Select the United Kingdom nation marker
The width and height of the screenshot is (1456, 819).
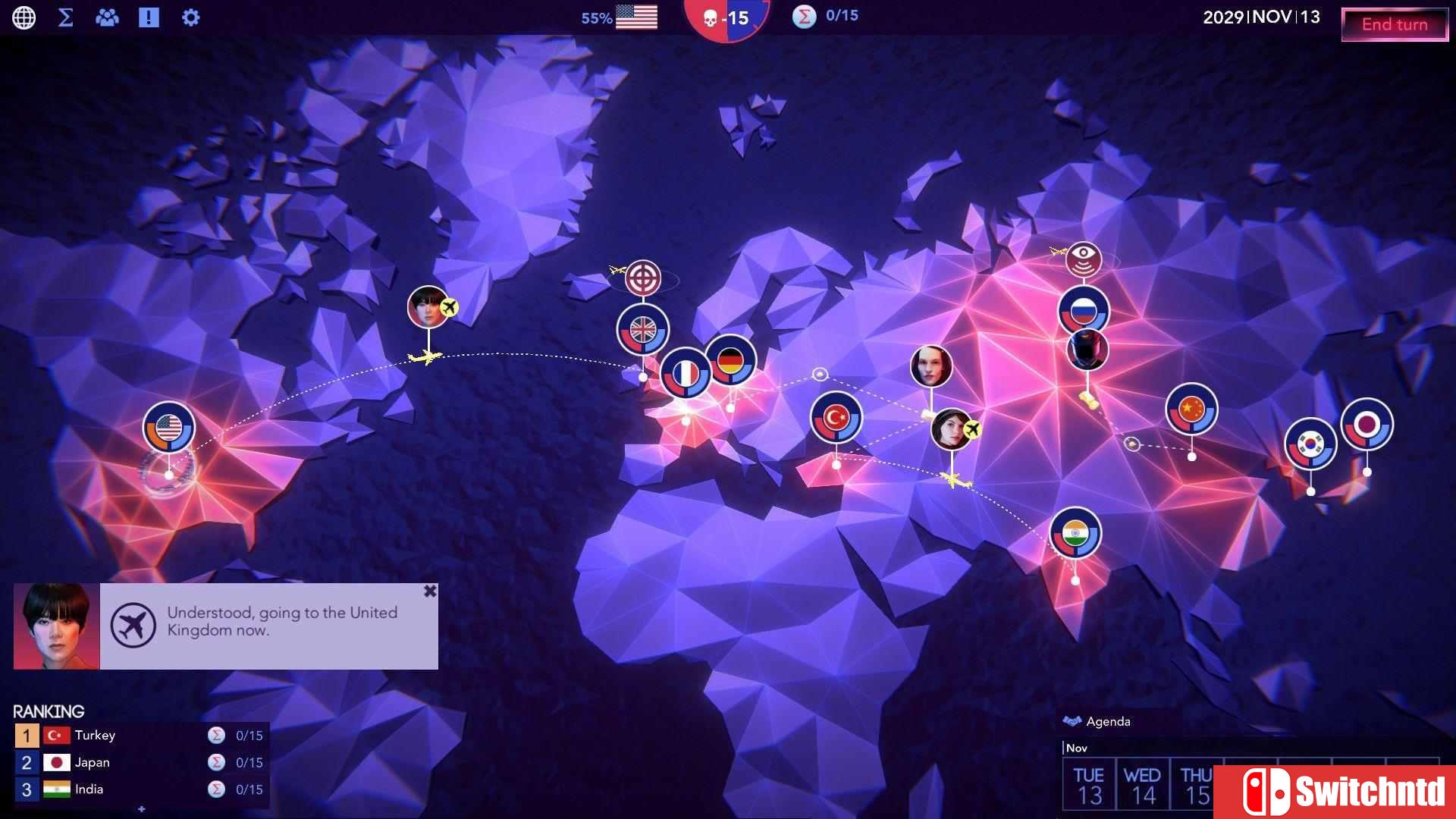click(642, 330)
